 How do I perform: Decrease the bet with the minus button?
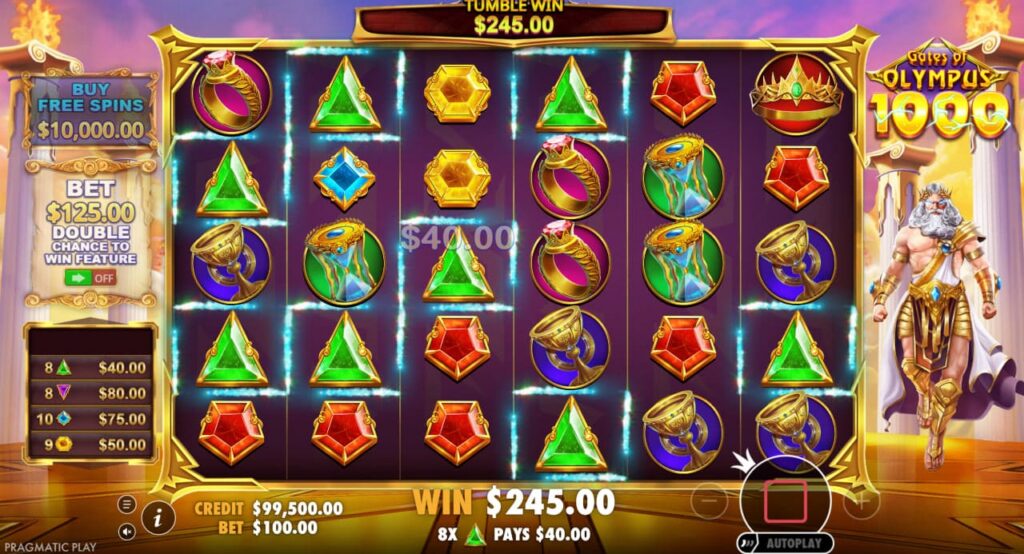(710, 500)
